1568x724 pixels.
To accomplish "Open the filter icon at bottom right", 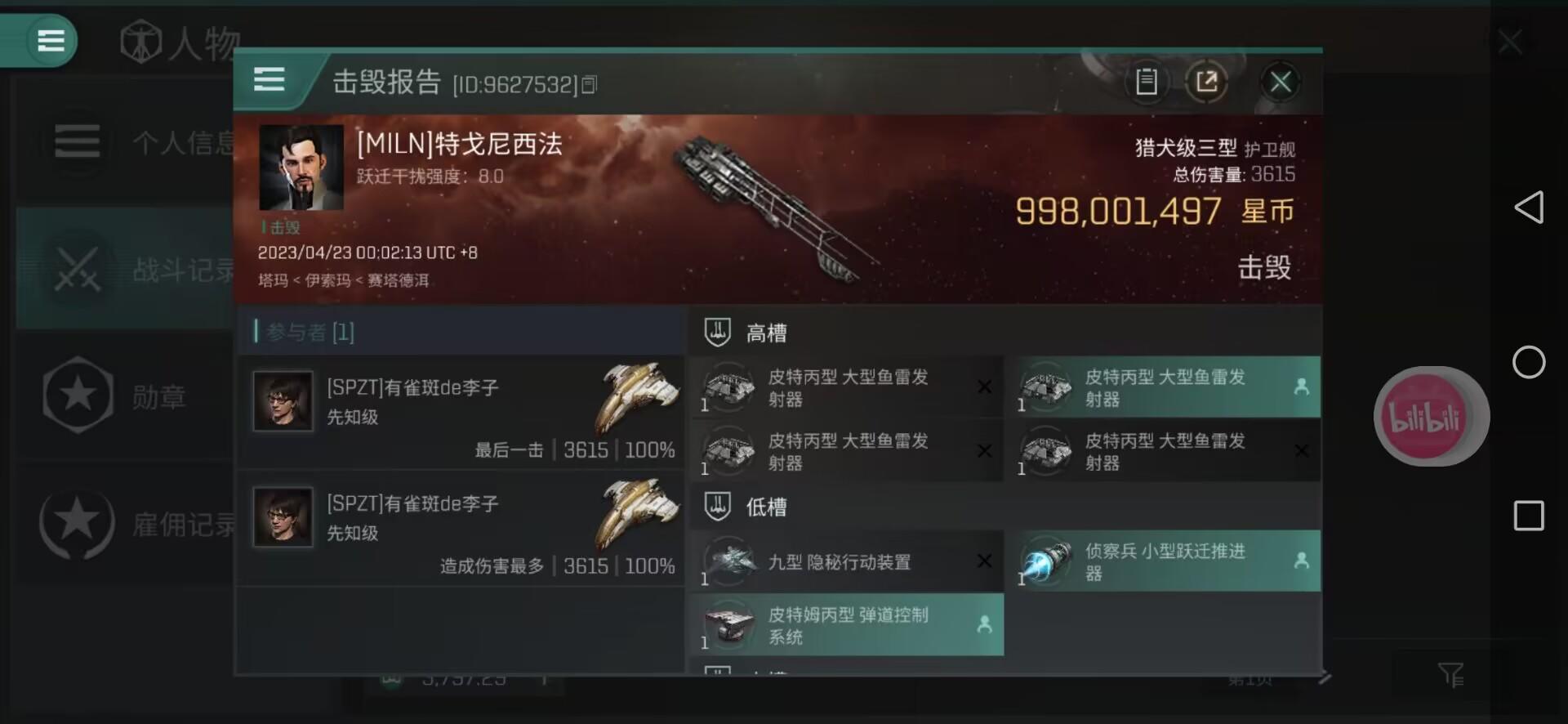I will (1453, 674).
